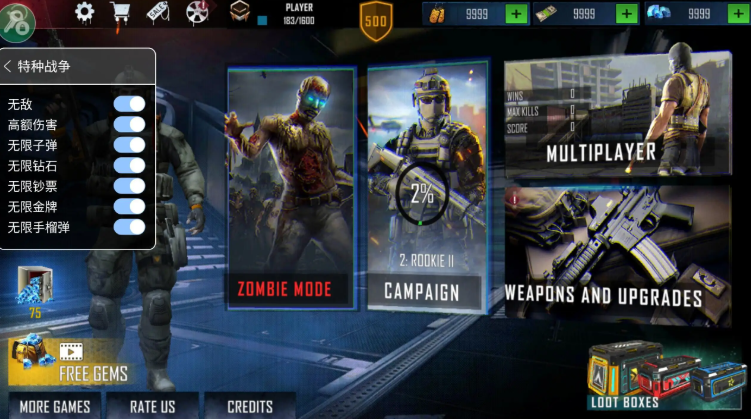The width and height of the screenshot is (751, 419).
Task: Watch video for Free Gems
Action: click(73, 361)
